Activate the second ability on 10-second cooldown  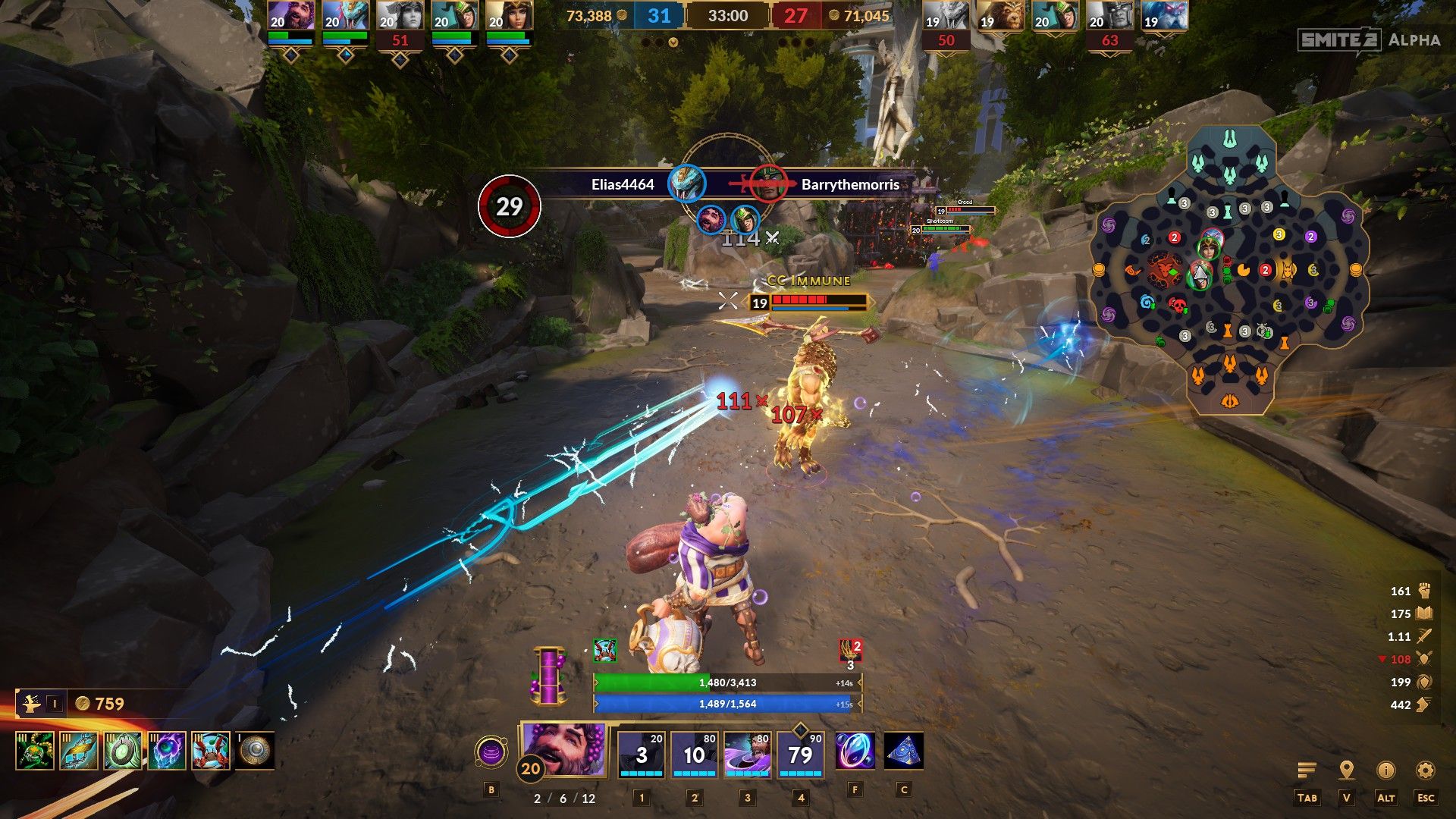coord(695,755)
